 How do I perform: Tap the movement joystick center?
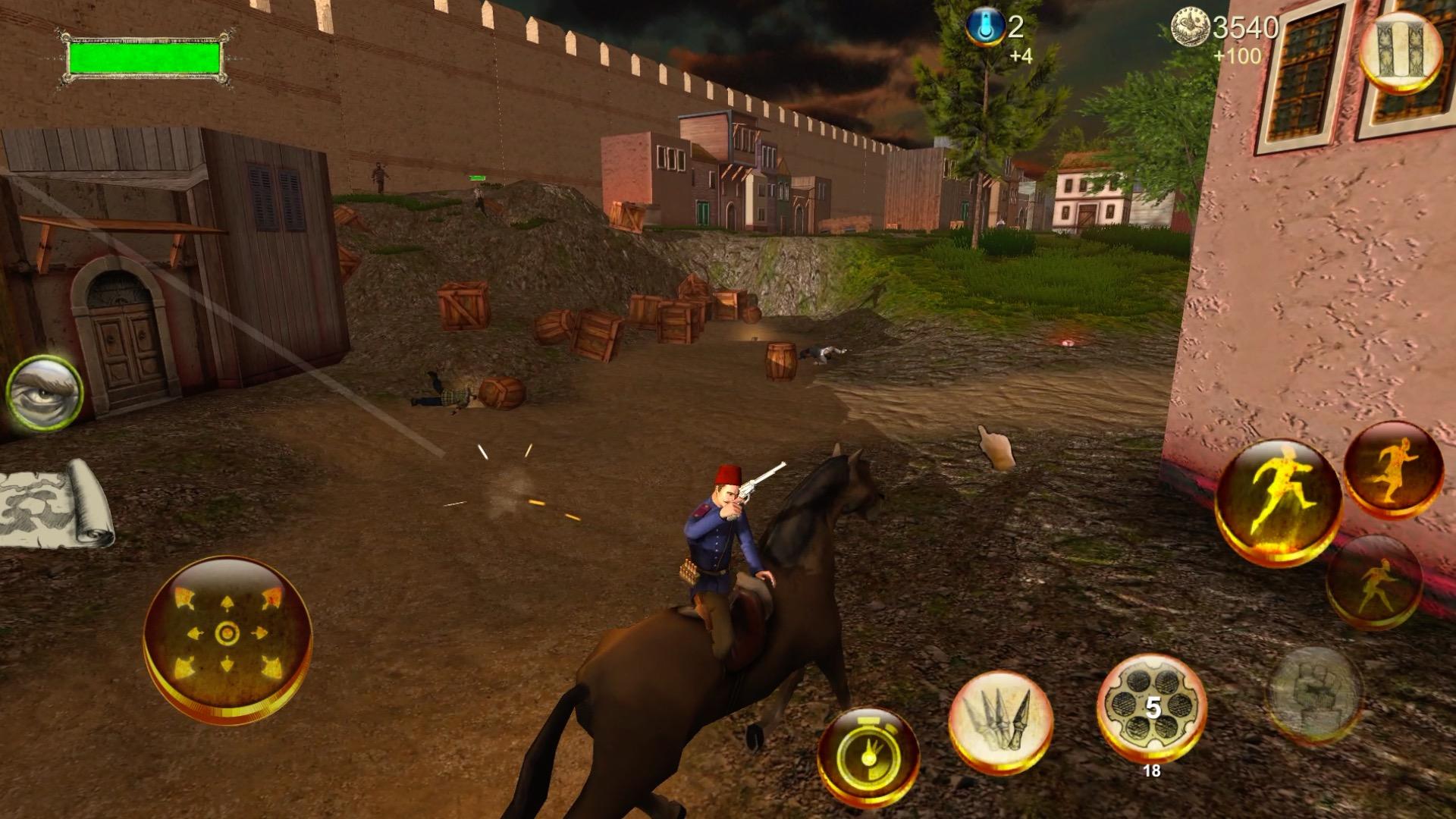(227, 633)
